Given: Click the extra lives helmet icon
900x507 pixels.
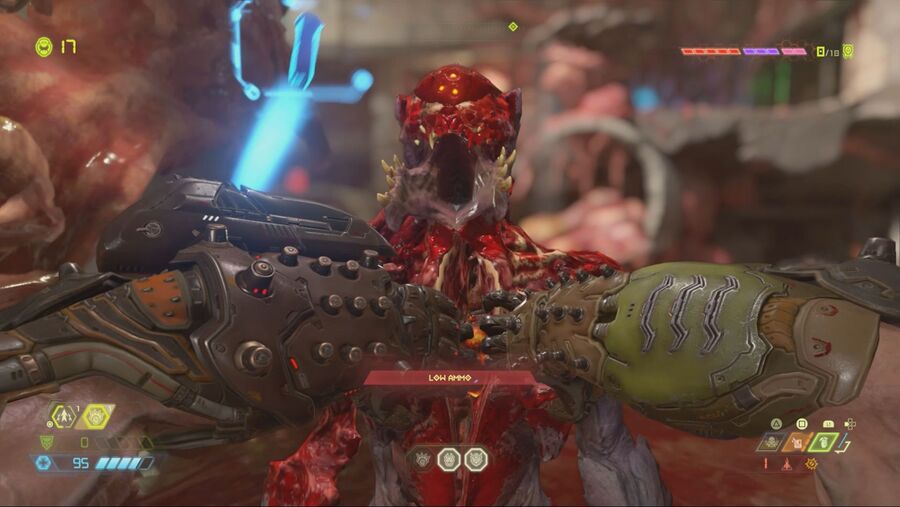Looking at the screenshot, I should point(43,46).
